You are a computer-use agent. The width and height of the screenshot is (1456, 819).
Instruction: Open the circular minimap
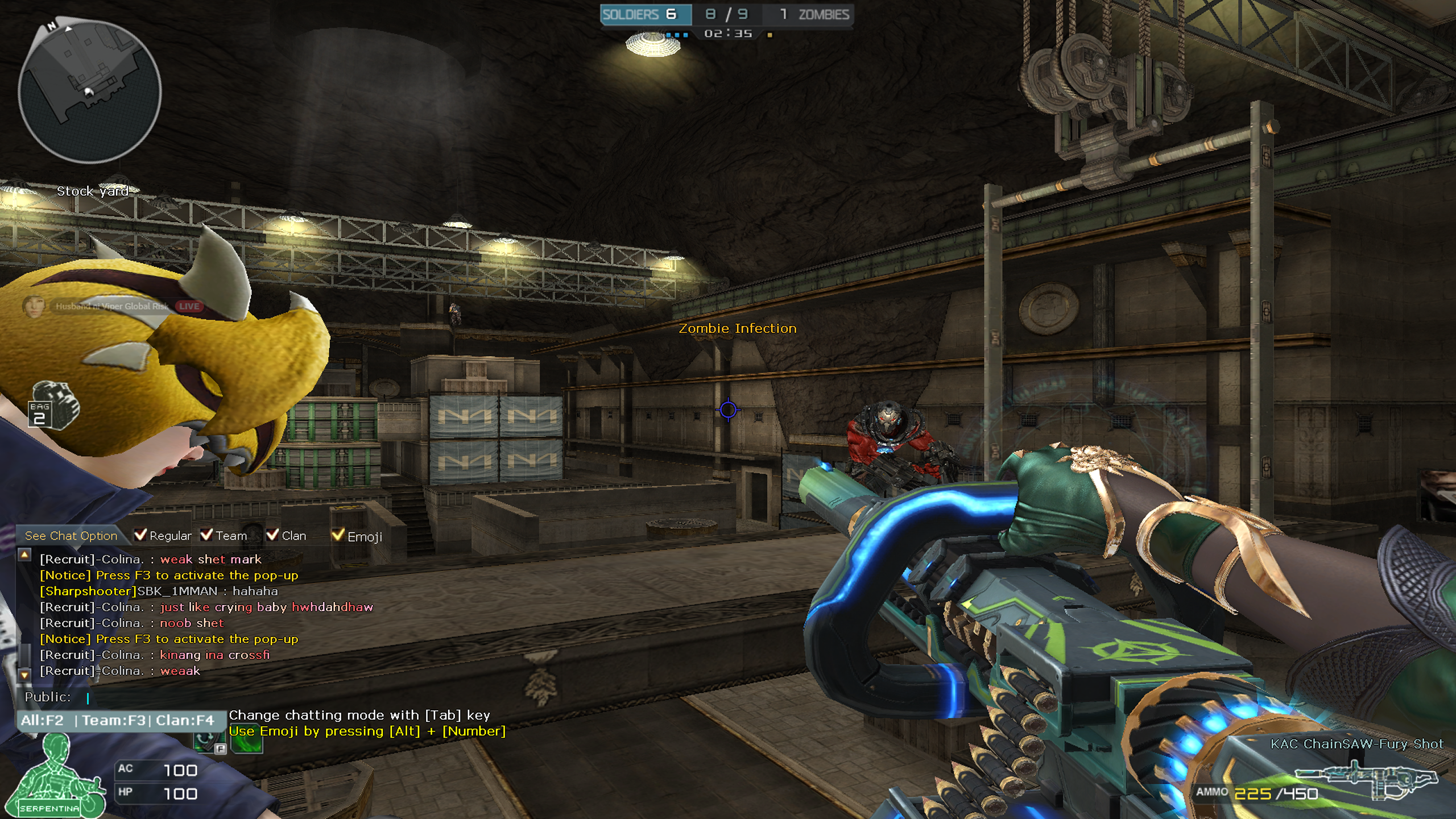[90, 91]
